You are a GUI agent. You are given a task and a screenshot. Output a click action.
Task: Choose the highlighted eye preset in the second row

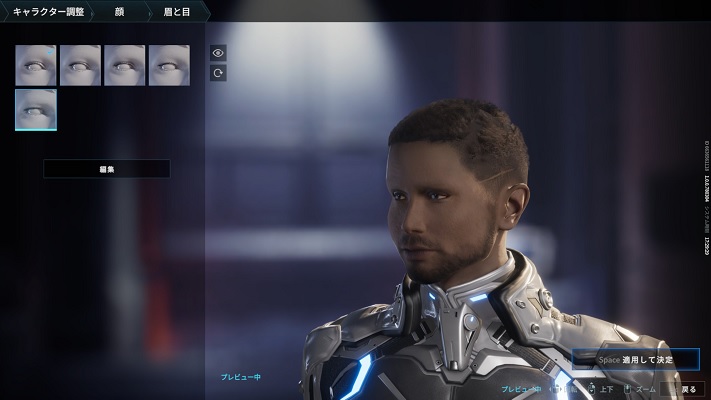[x=36, y=110]
